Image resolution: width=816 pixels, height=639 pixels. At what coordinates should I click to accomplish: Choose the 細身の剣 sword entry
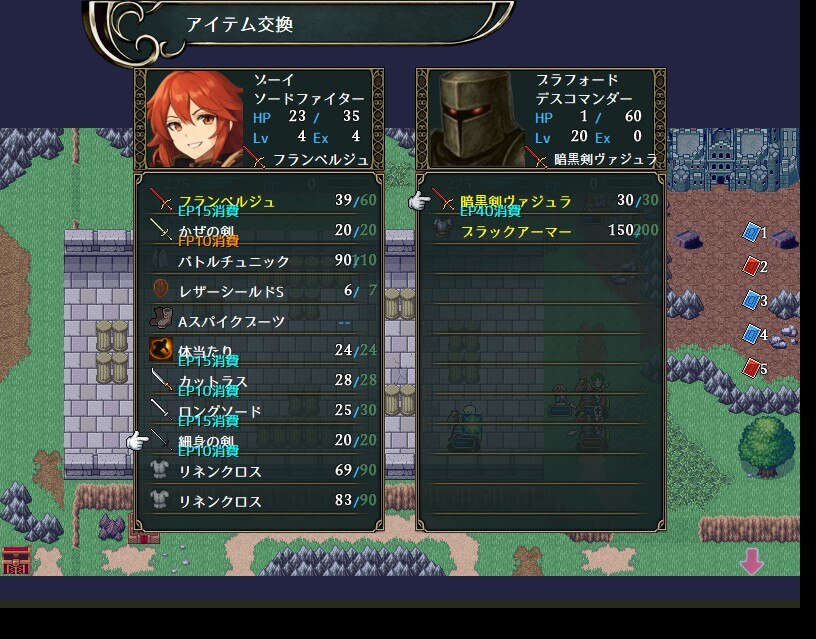[260, 441]
